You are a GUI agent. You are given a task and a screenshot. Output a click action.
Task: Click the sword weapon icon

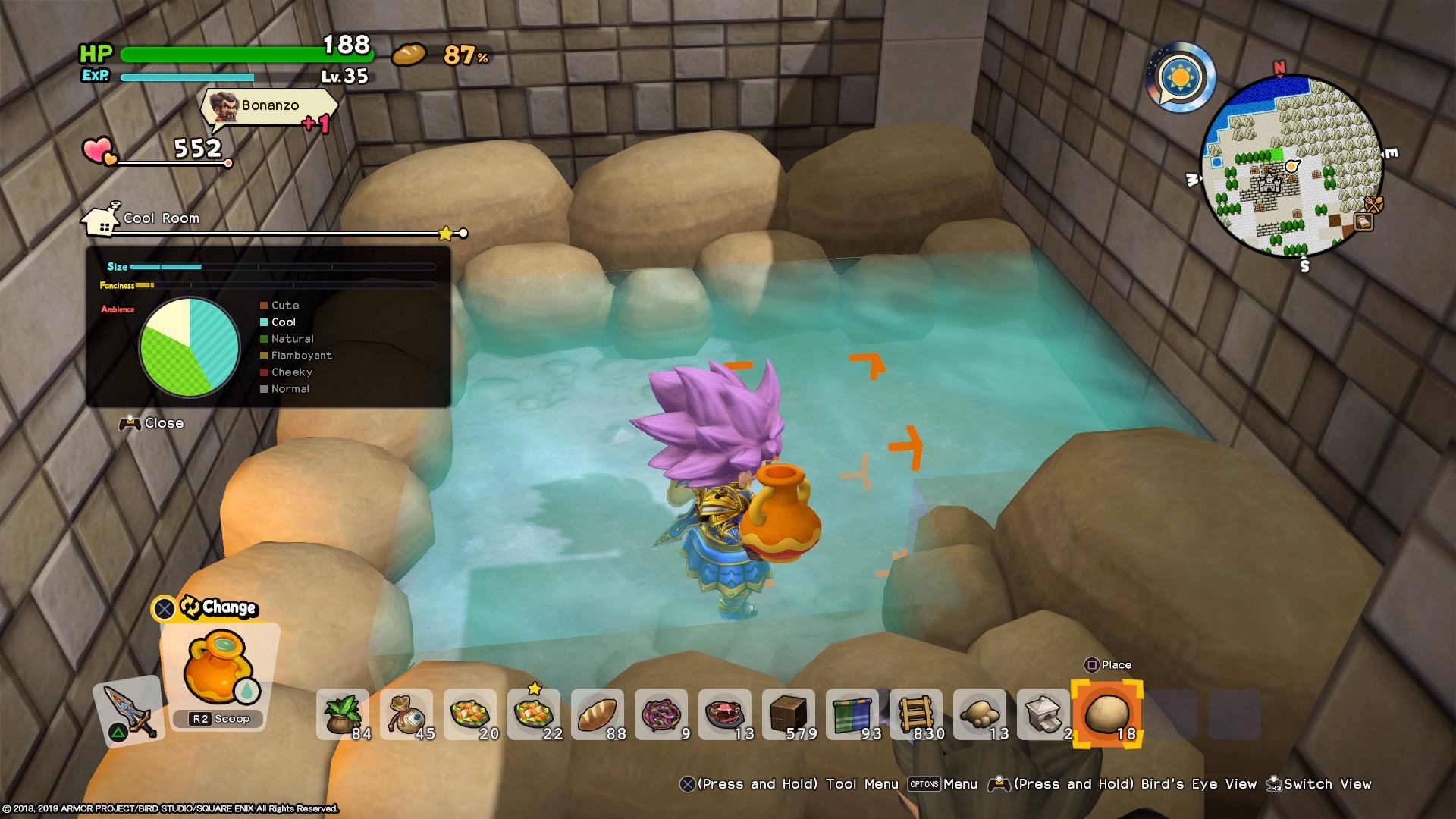click(127, 711)
